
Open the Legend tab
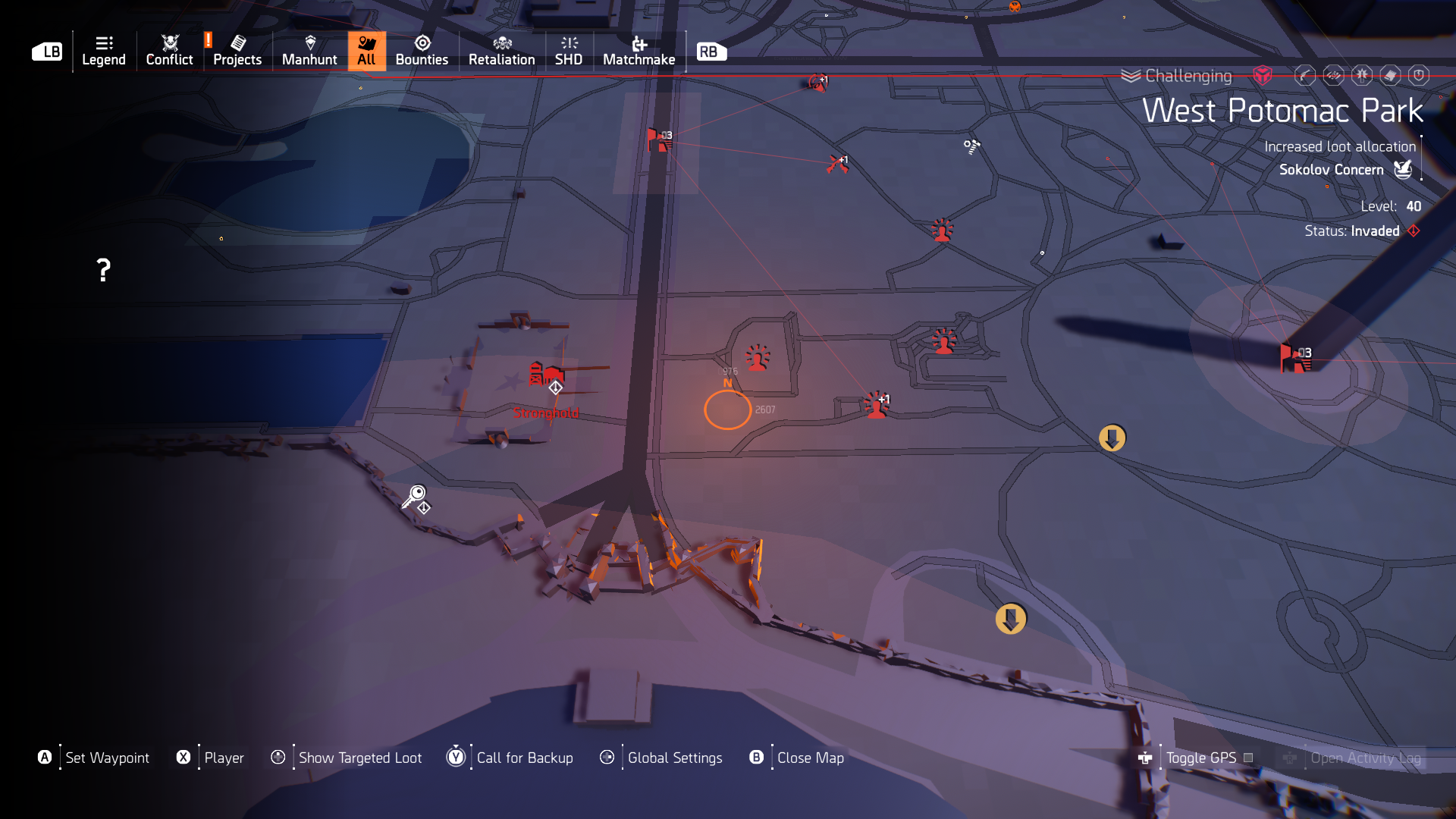[104, 51]
